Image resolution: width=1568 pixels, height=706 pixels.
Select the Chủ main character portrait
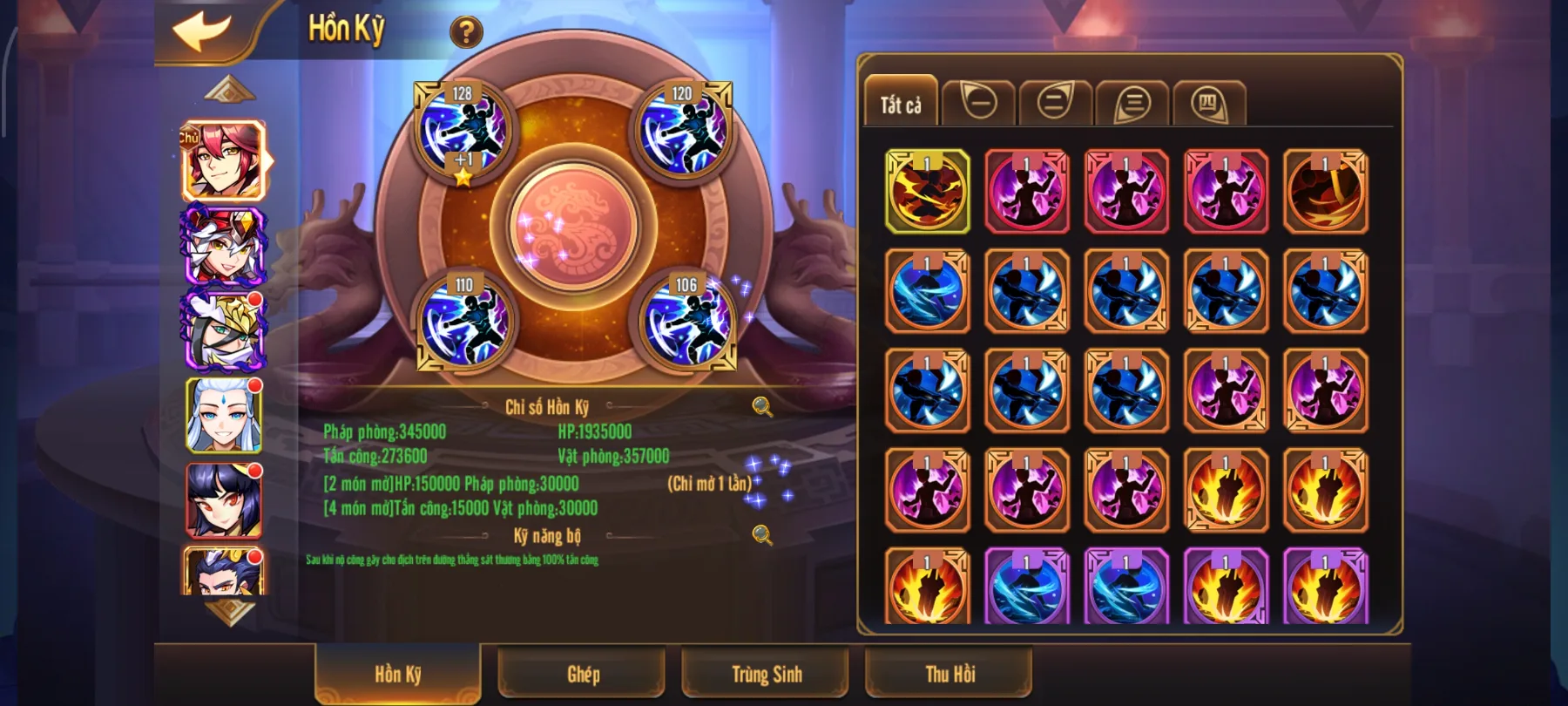point(223,160)
